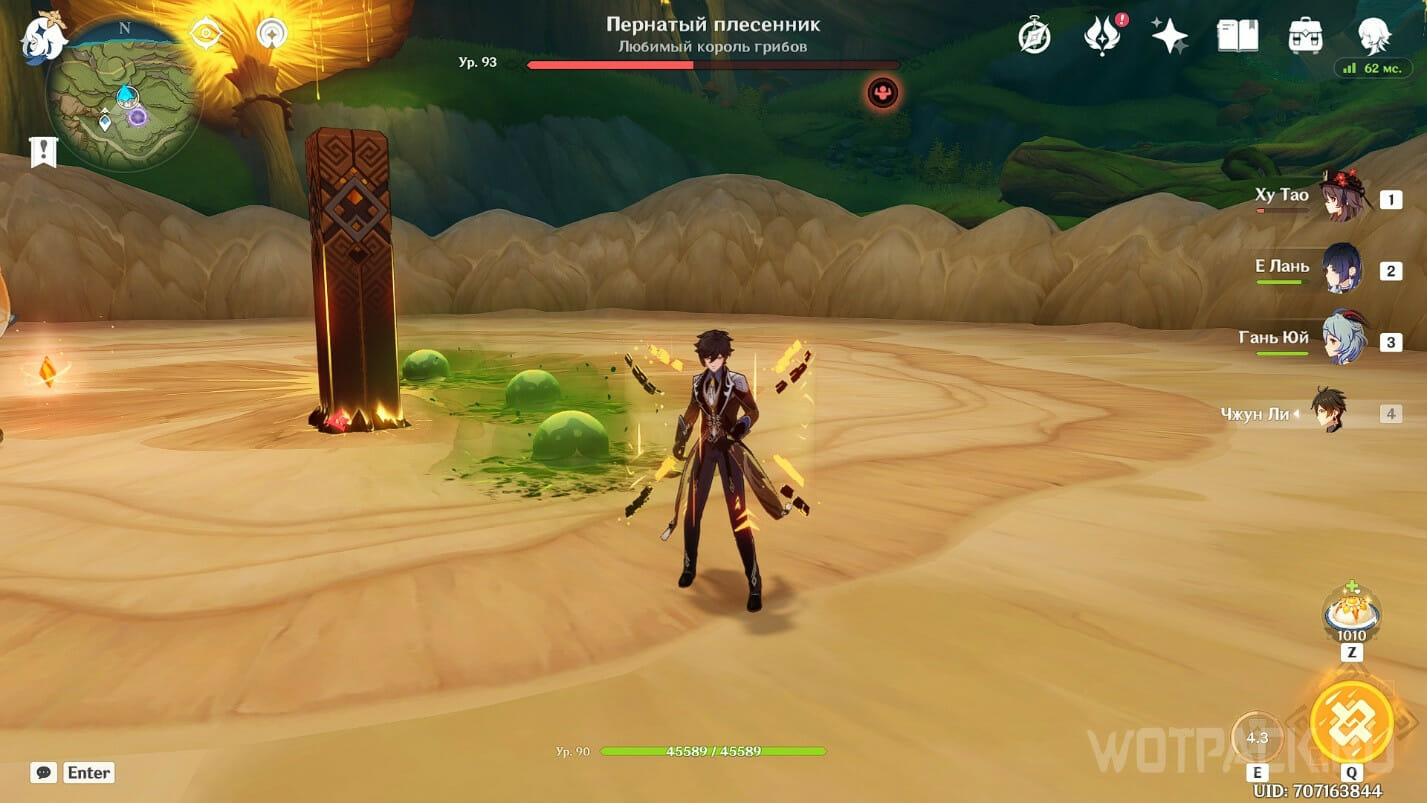1427x803 pixels.
Task: Open the inventory backpack icon
Action: point(1306,36)
